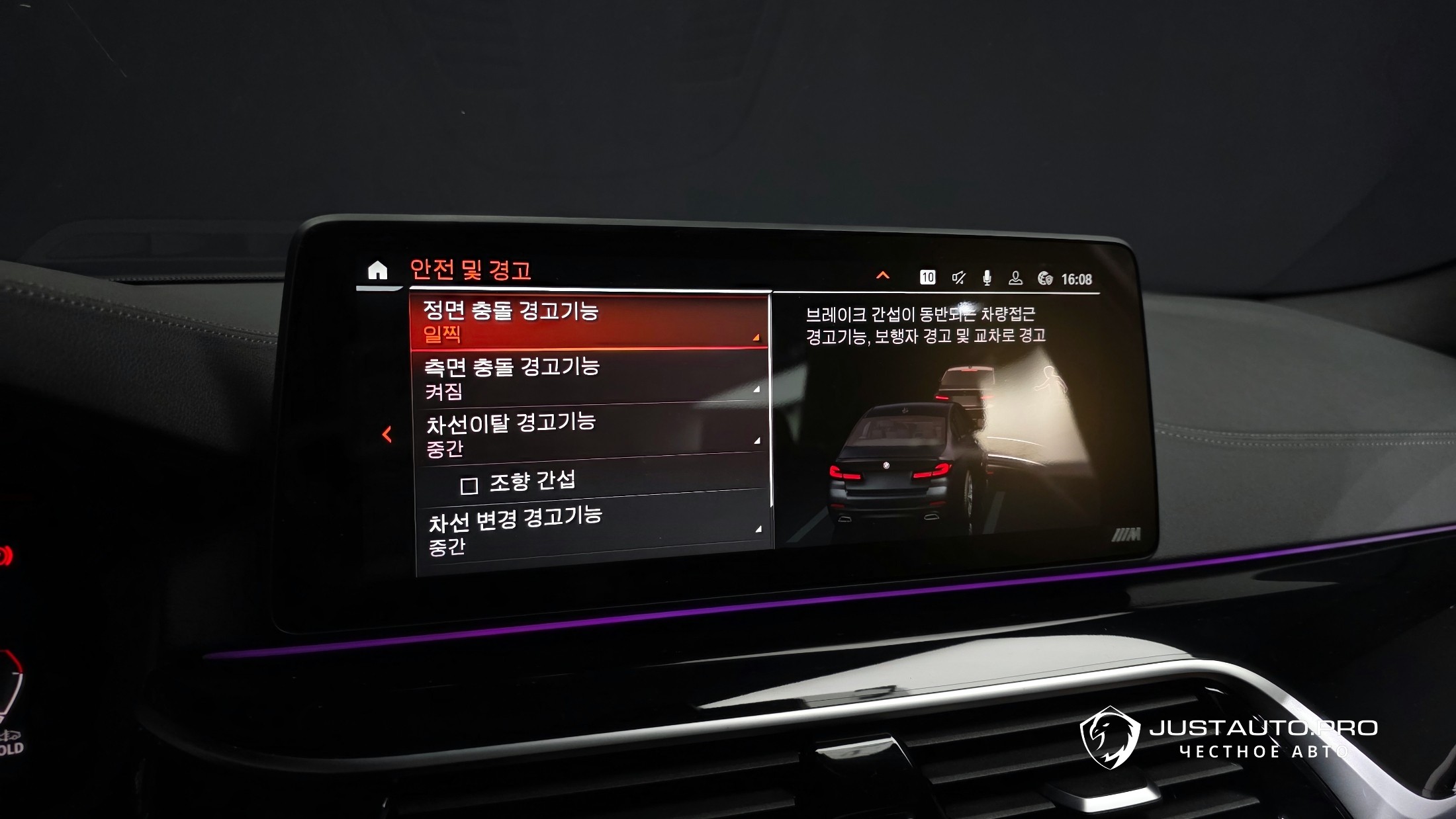Viewport: 1456px width, 819px height.
Task: Activate the microphone voice icon
Action: click(987, 278)
